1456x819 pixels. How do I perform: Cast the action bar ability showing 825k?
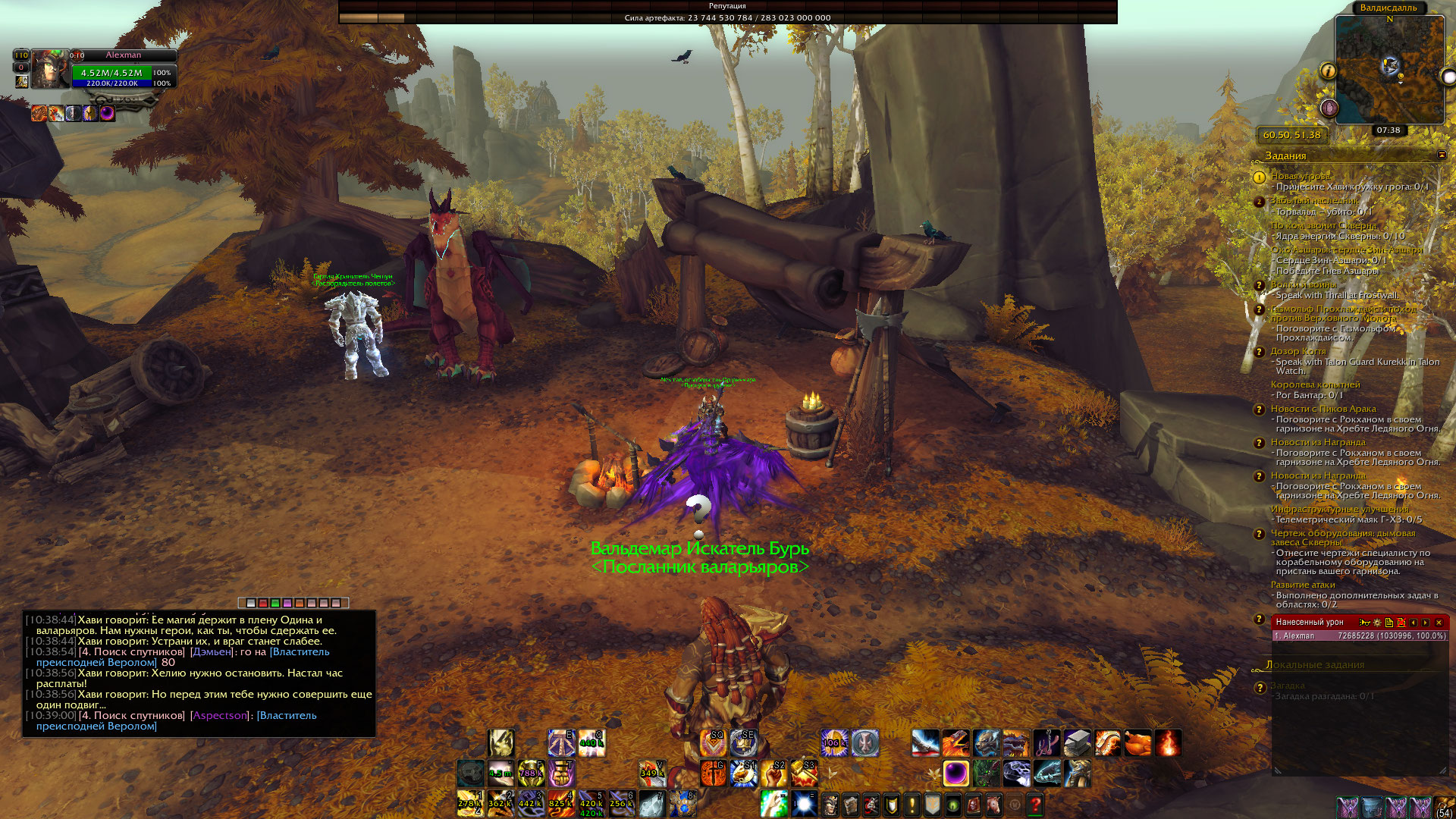coord(561,804)
